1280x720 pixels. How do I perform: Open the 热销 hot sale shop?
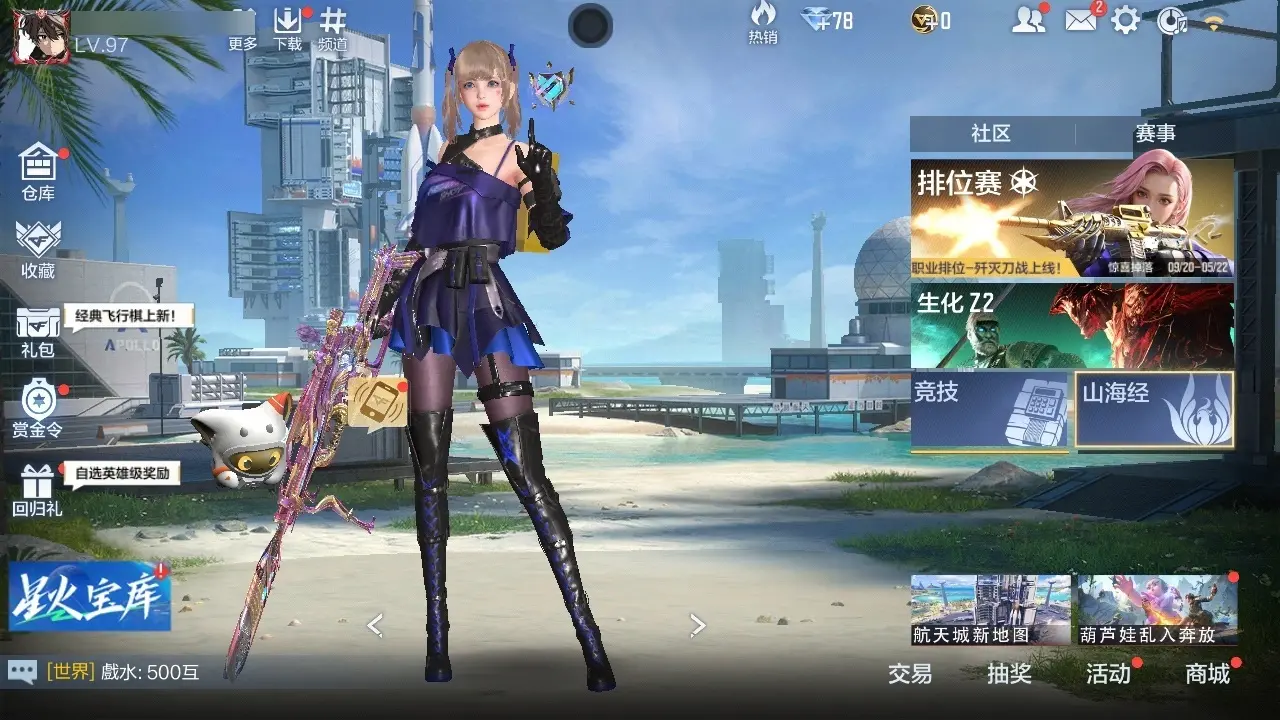coord(763,23)
